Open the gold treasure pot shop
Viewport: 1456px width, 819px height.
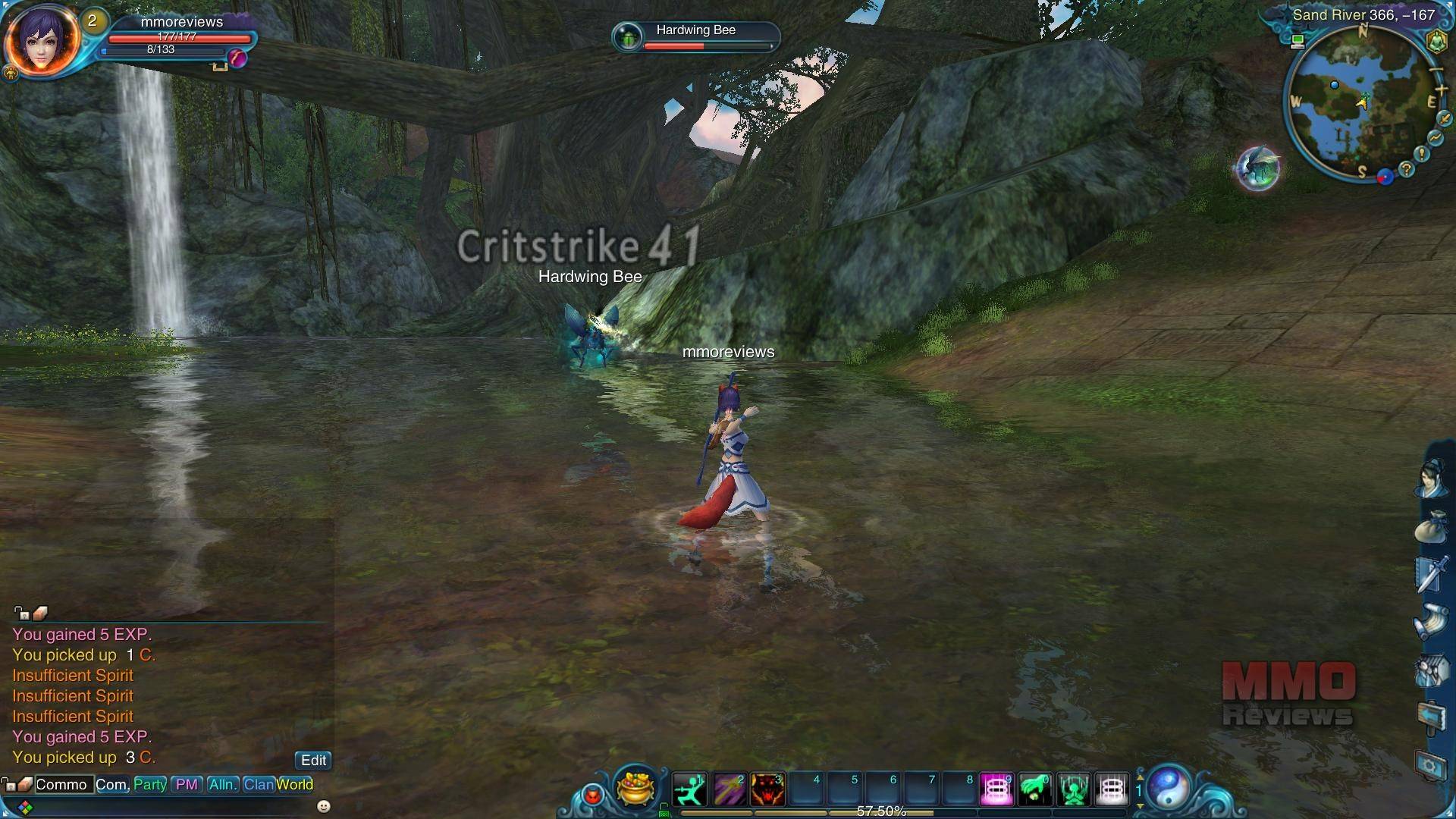coord(635,787)
